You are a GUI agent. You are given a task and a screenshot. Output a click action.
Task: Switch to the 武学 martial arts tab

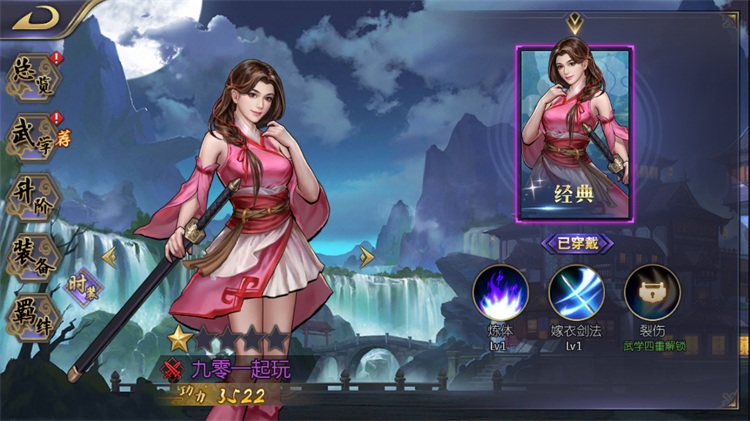(x=32, y=139)
